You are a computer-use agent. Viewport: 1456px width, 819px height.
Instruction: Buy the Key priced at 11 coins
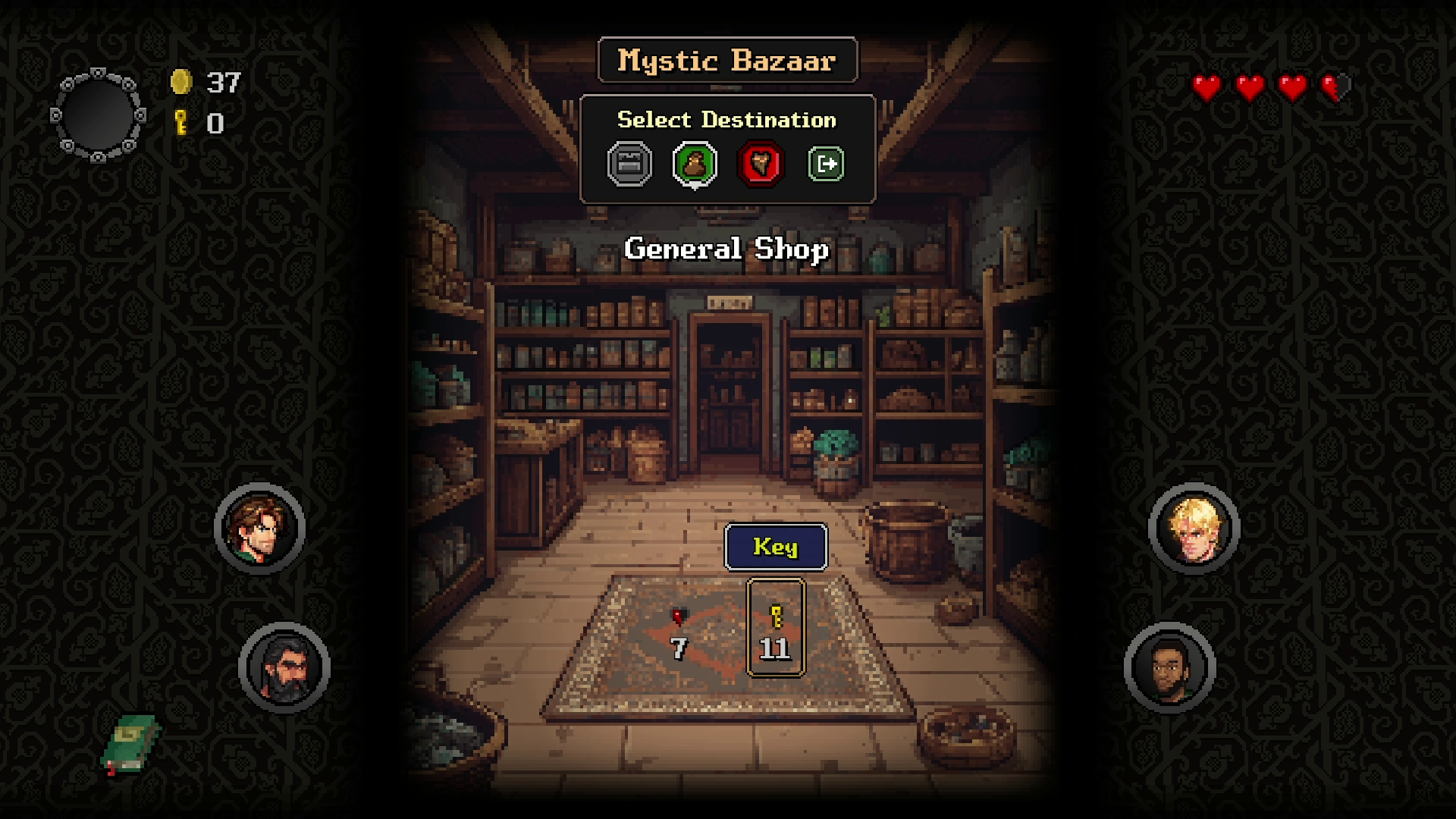coord(775,628)
